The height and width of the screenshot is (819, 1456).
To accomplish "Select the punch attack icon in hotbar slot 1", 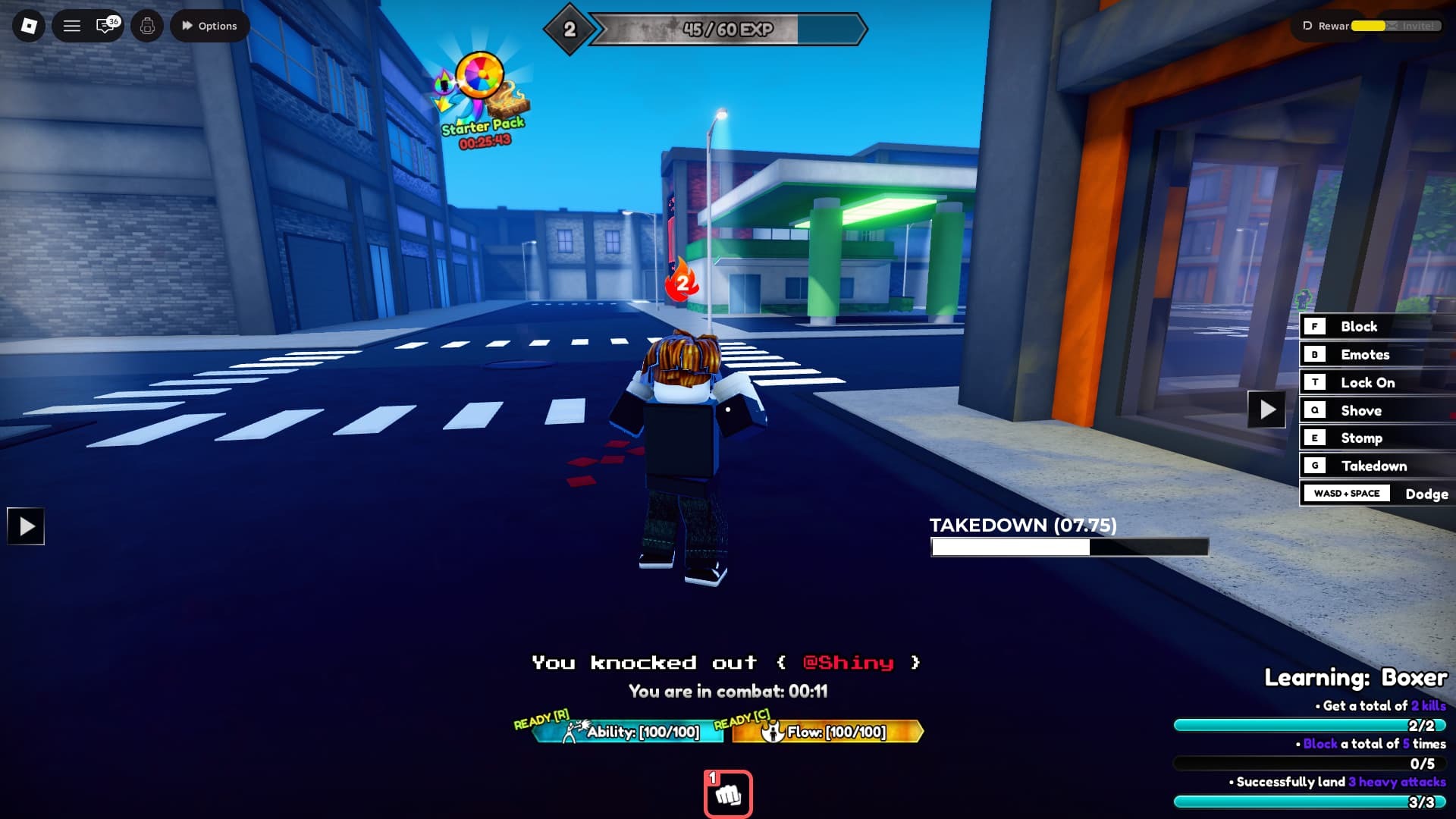I will (x=728, y=791).
